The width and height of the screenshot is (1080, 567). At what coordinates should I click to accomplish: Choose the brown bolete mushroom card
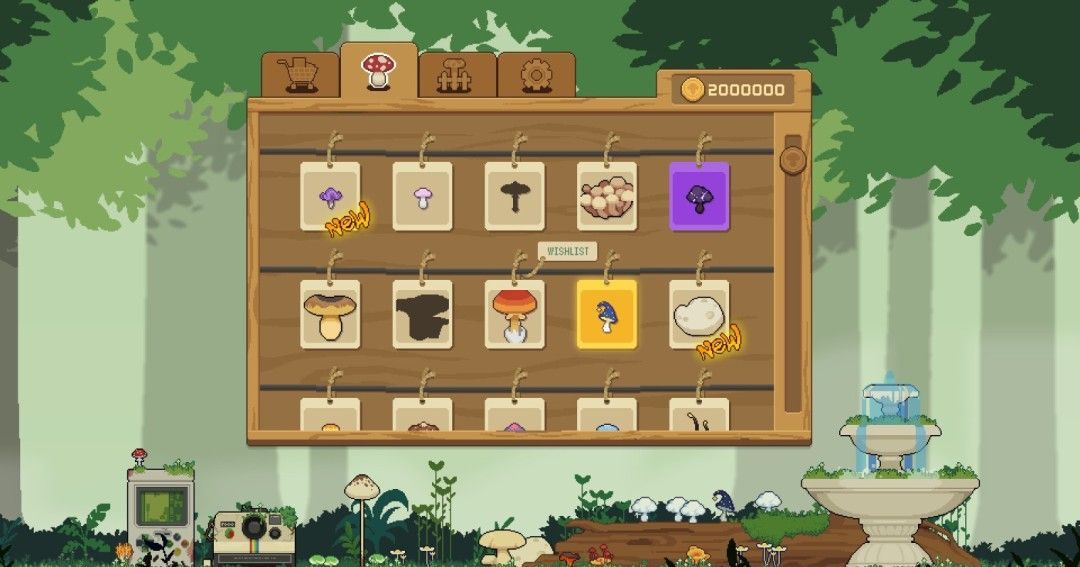pos(330,314)
